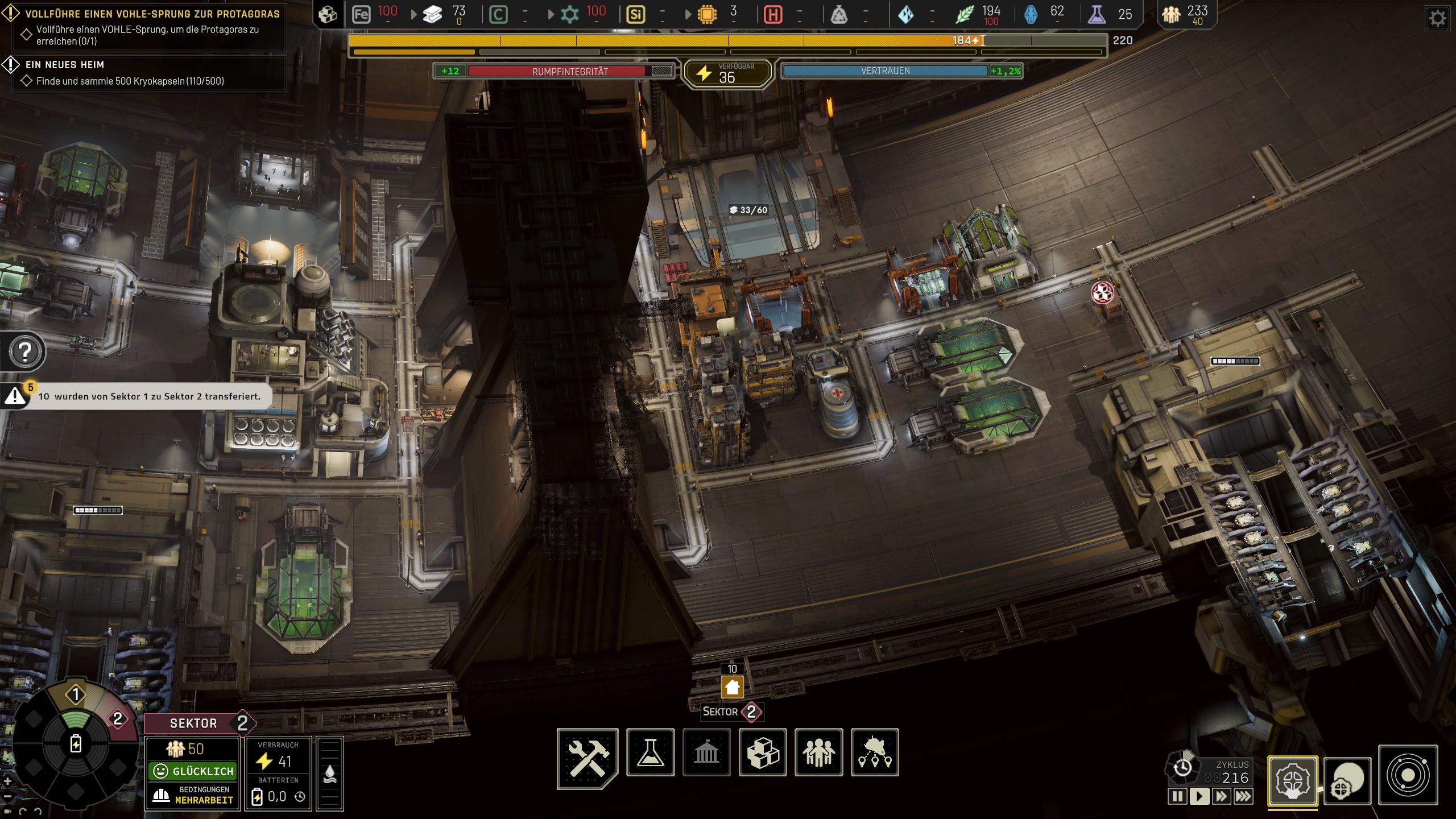Open the resource cubes menu
Viewport: 1456px width, 819px height.
tap(763, 752)
